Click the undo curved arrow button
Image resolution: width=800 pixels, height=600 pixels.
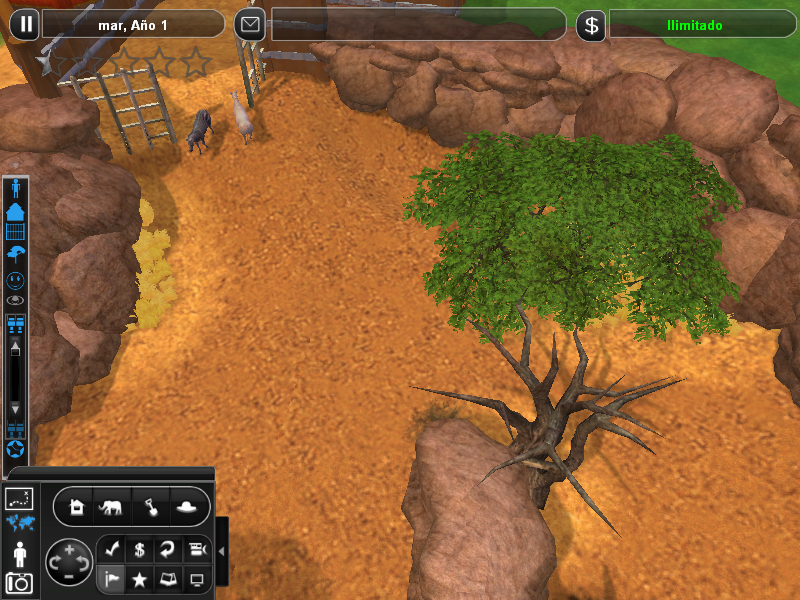168,550
